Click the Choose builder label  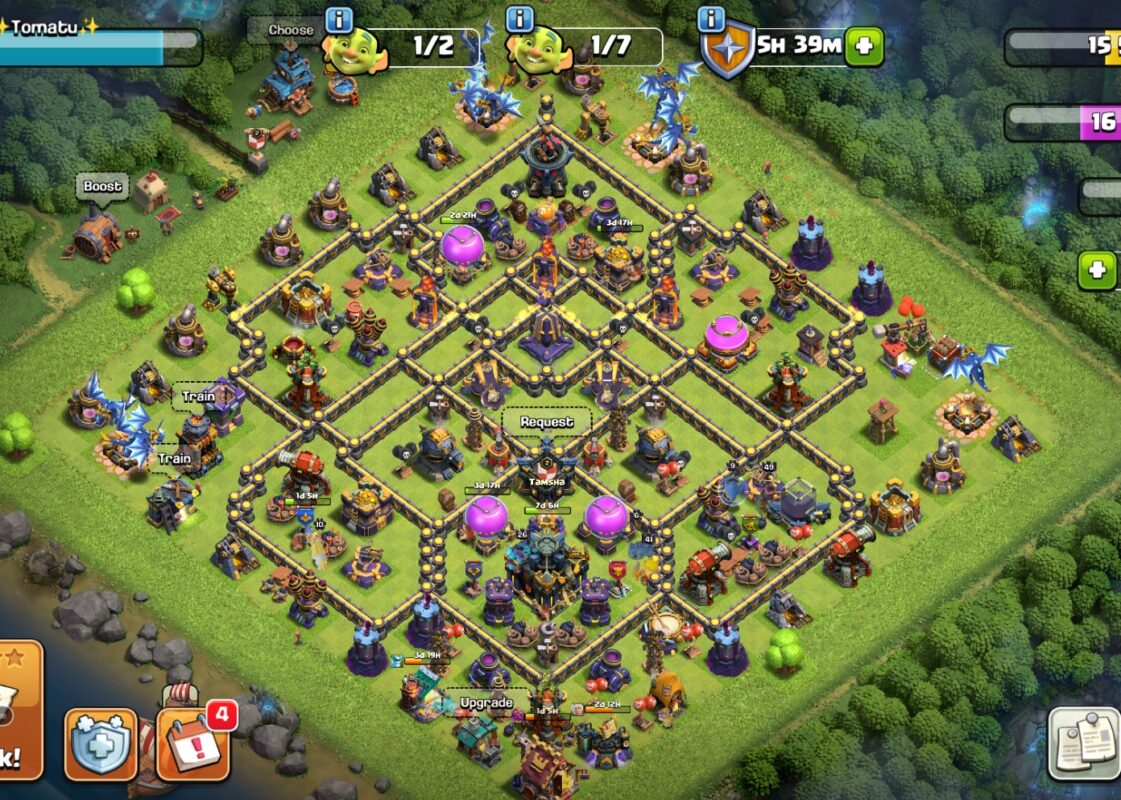pos(290,30)
